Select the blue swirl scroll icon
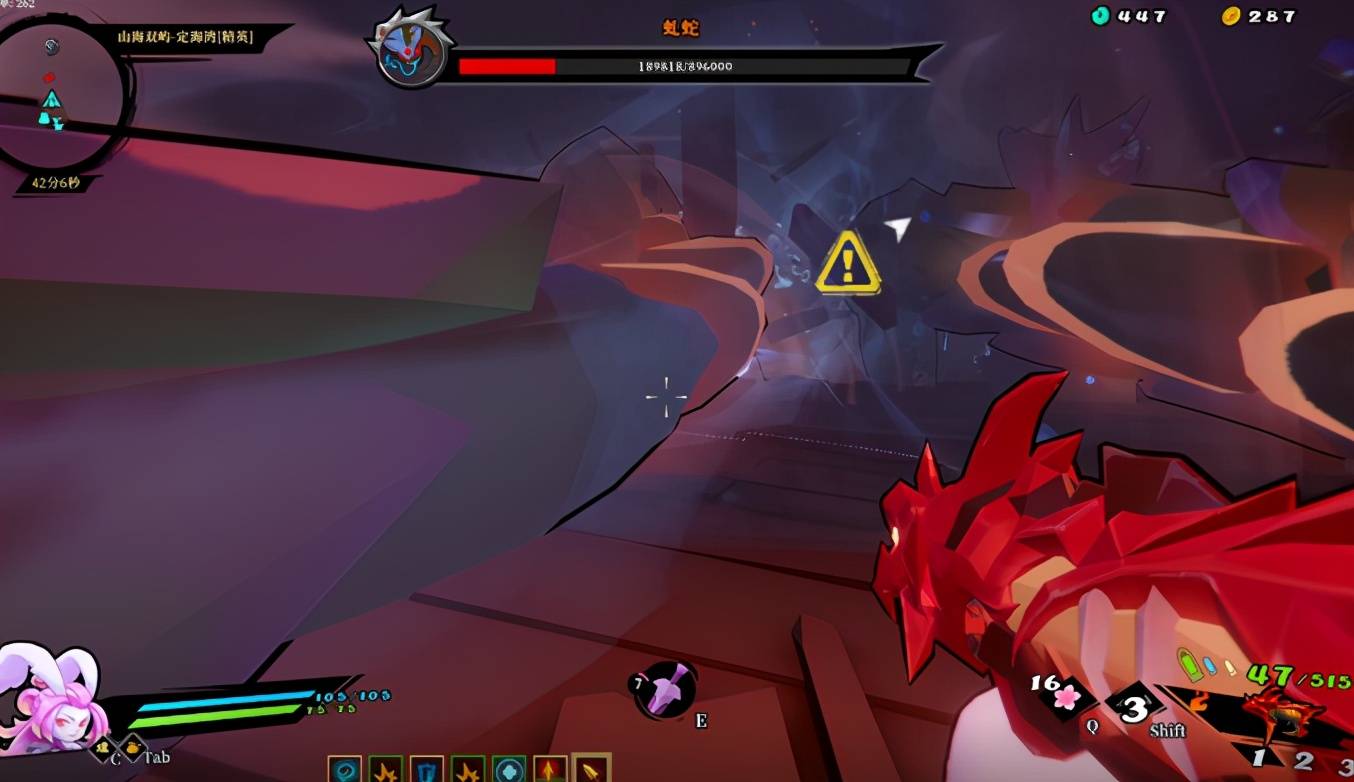The height and width of the screenshot is (782, 1354). point(345,770)
